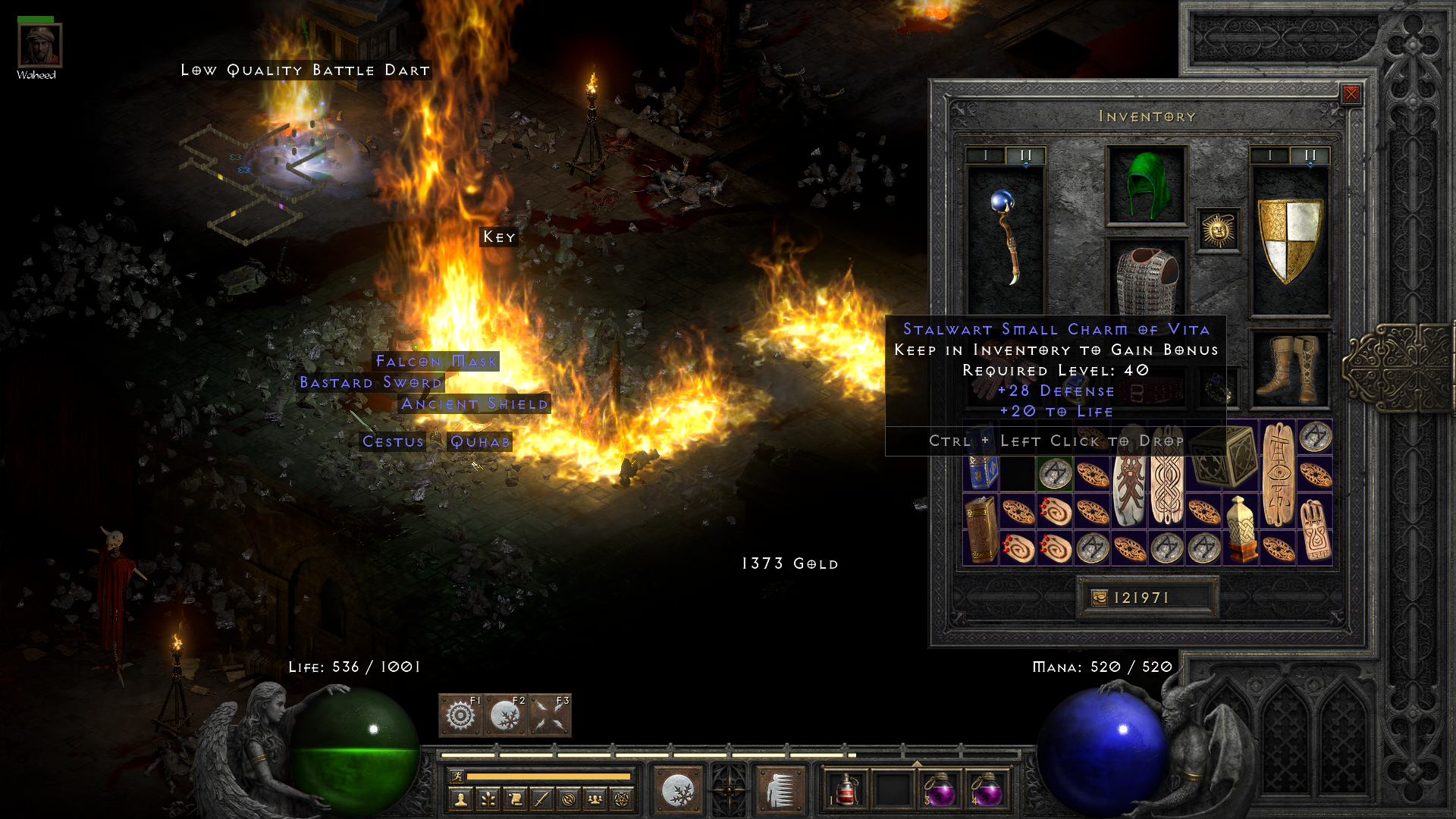Select the F2 snowflake skill shortcut
Image resolution: width=1456 pixels, height=819 pixels.
point(506,716)
